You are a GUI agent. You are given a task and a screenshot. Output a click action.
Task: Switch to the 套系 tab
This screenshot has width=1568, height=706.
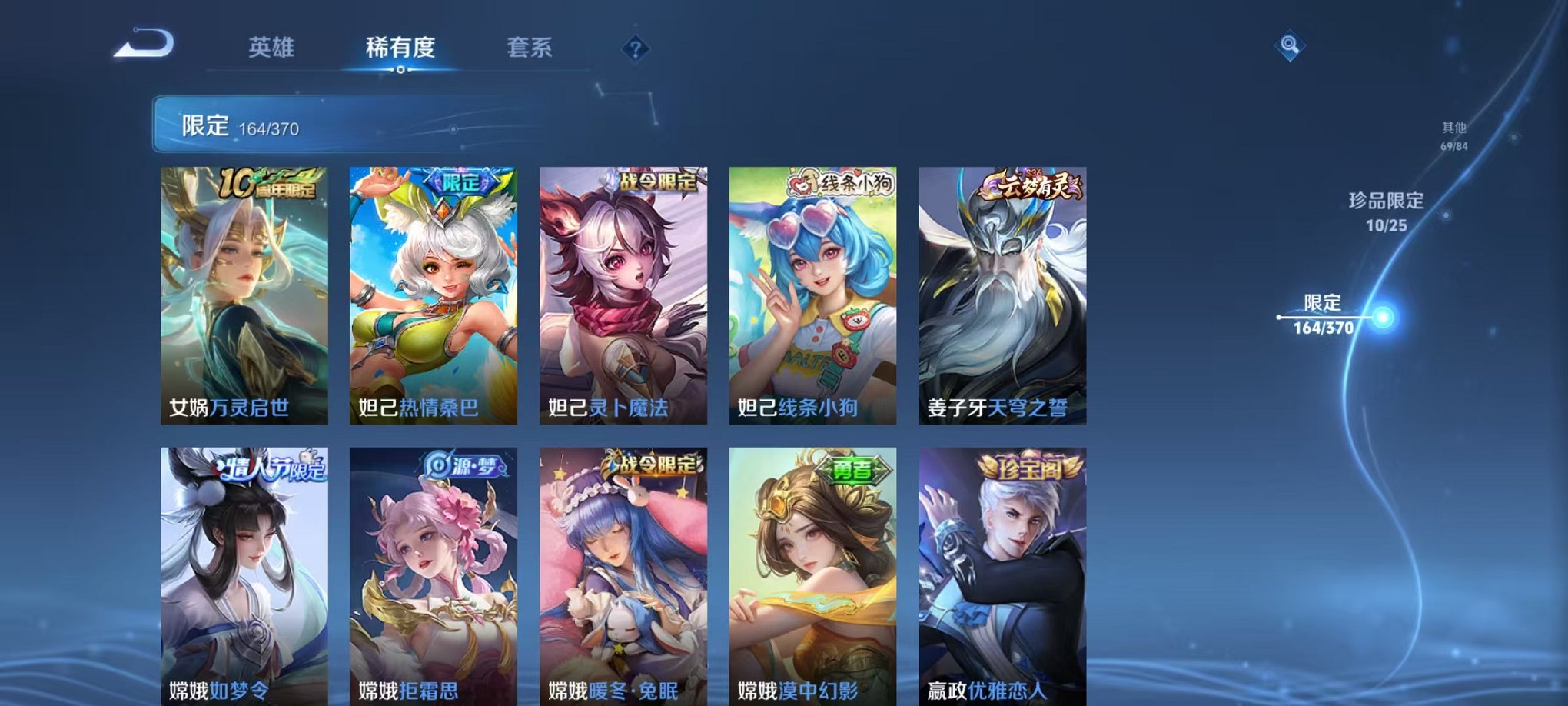[x=537, y=48]
